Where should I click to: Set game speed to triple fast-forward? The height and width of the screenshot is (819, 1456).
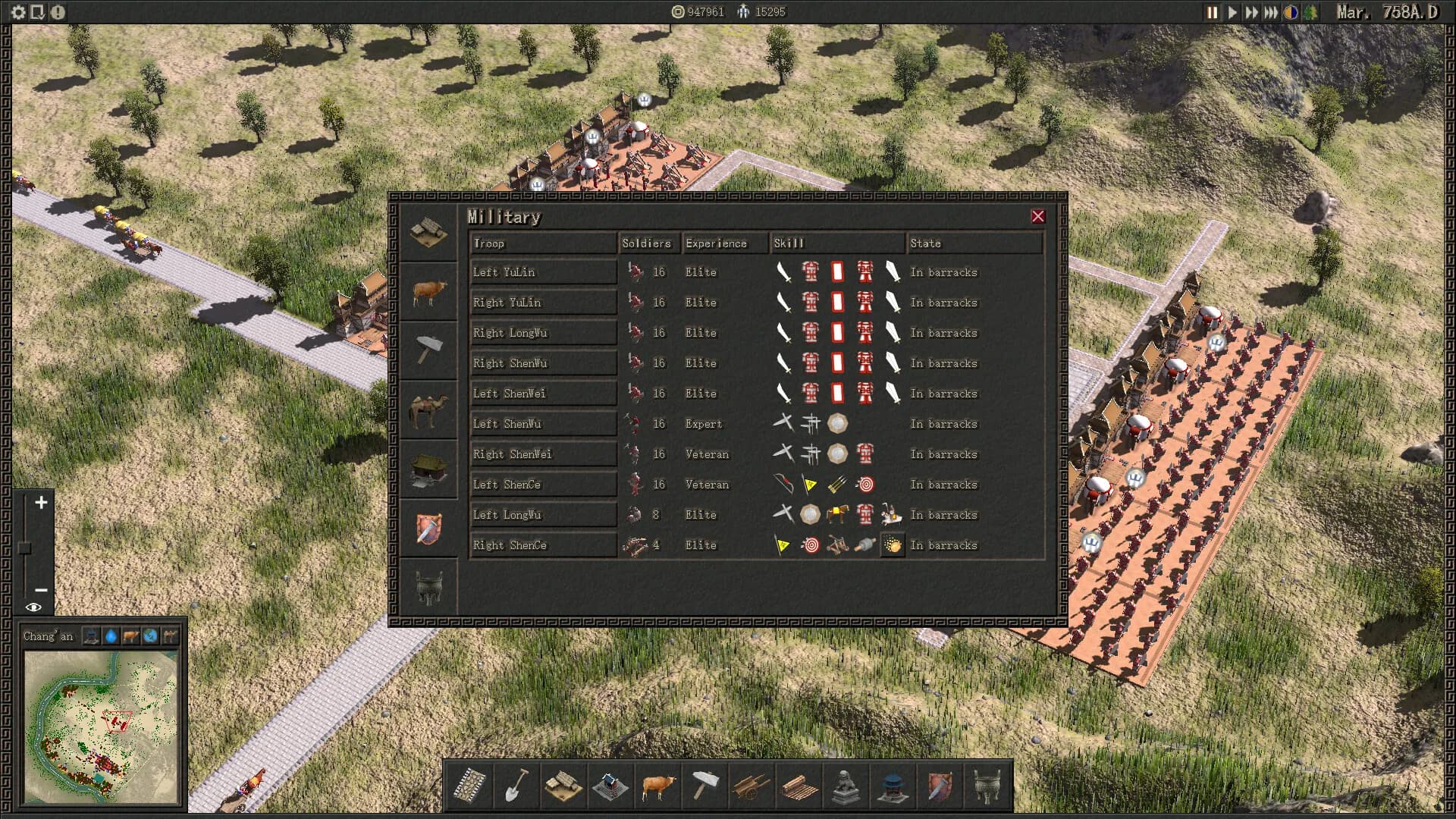(x=1271, y=12)
